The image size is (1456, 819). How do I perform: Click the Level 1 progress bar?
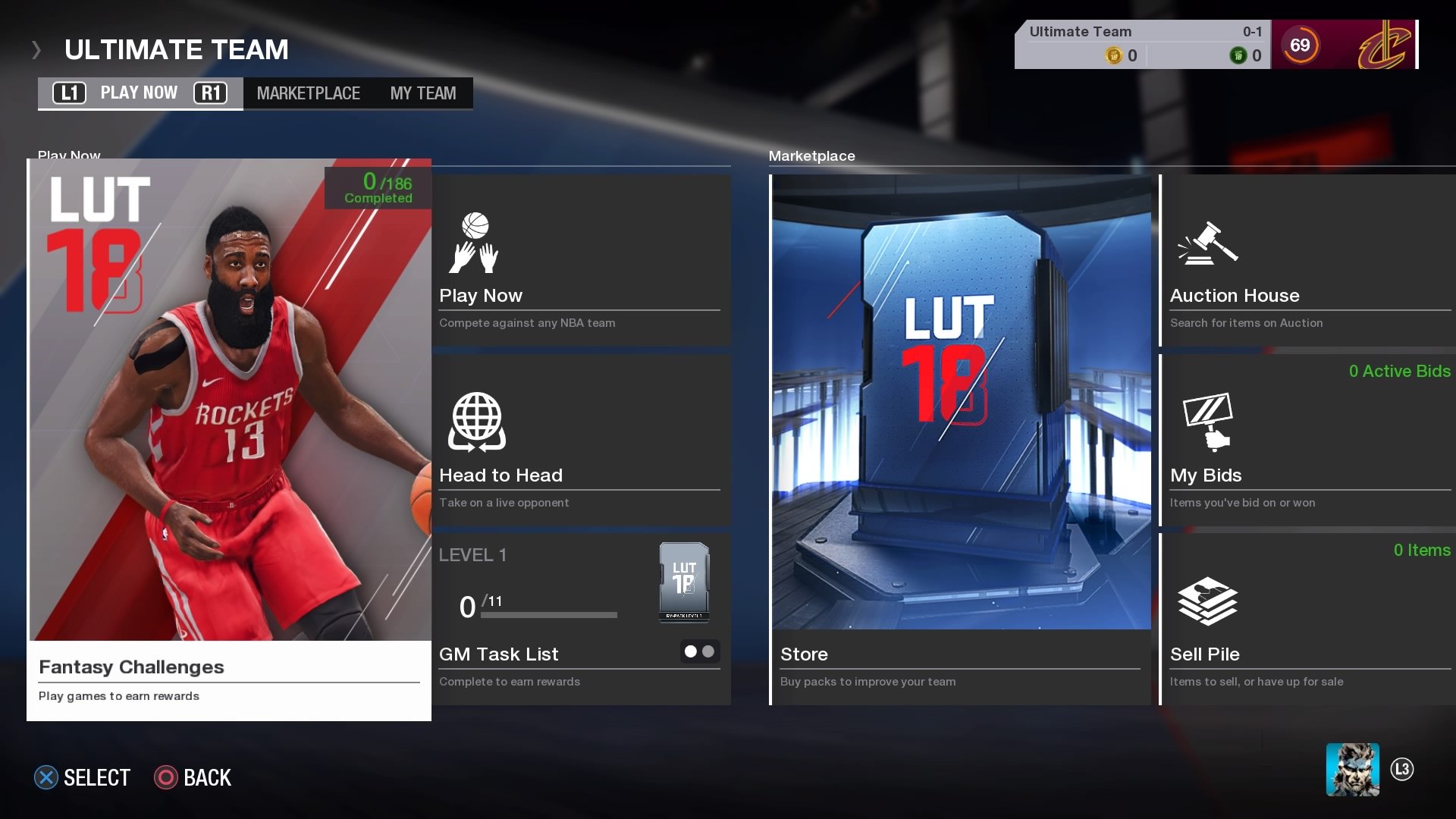548,616
